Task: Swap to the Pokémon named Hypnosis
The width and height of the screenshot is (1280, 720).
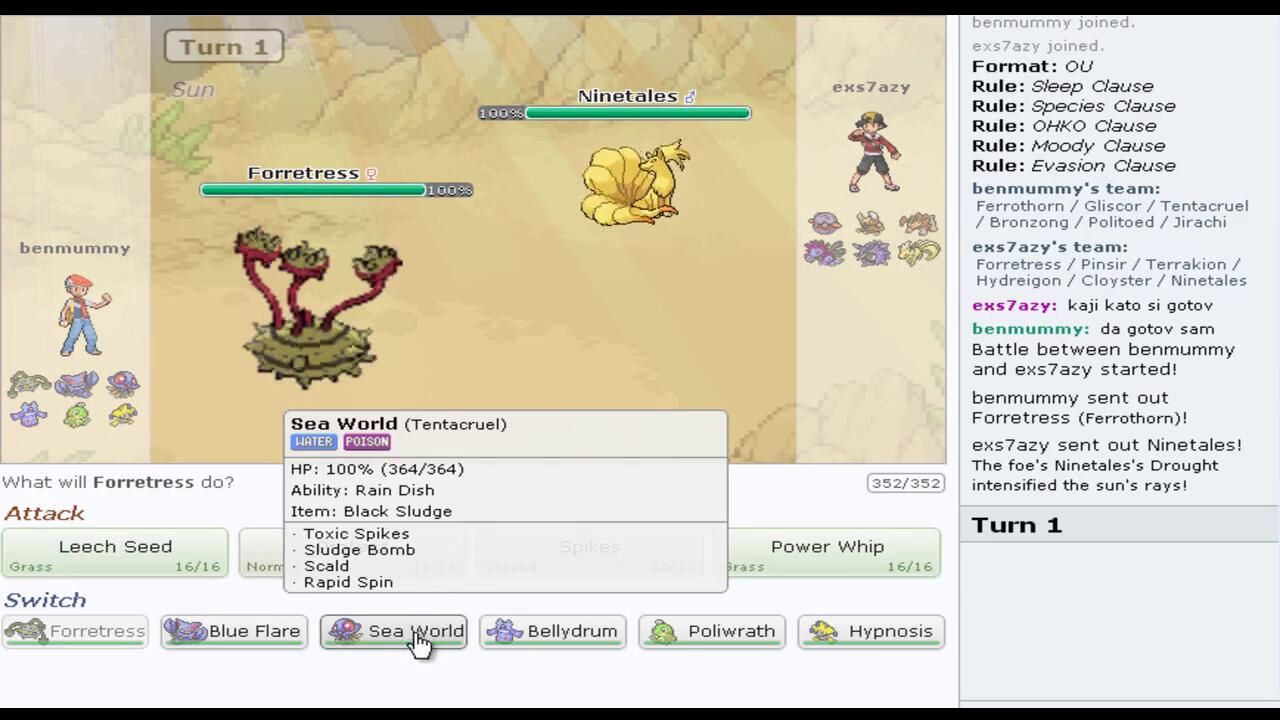Action: [871, 632]
